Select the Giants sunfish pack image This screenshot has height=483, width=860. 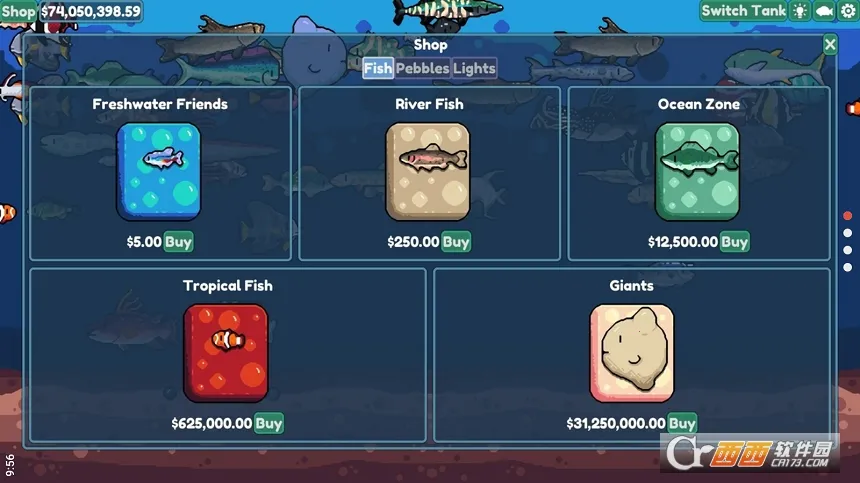click(x=631, y=352)
